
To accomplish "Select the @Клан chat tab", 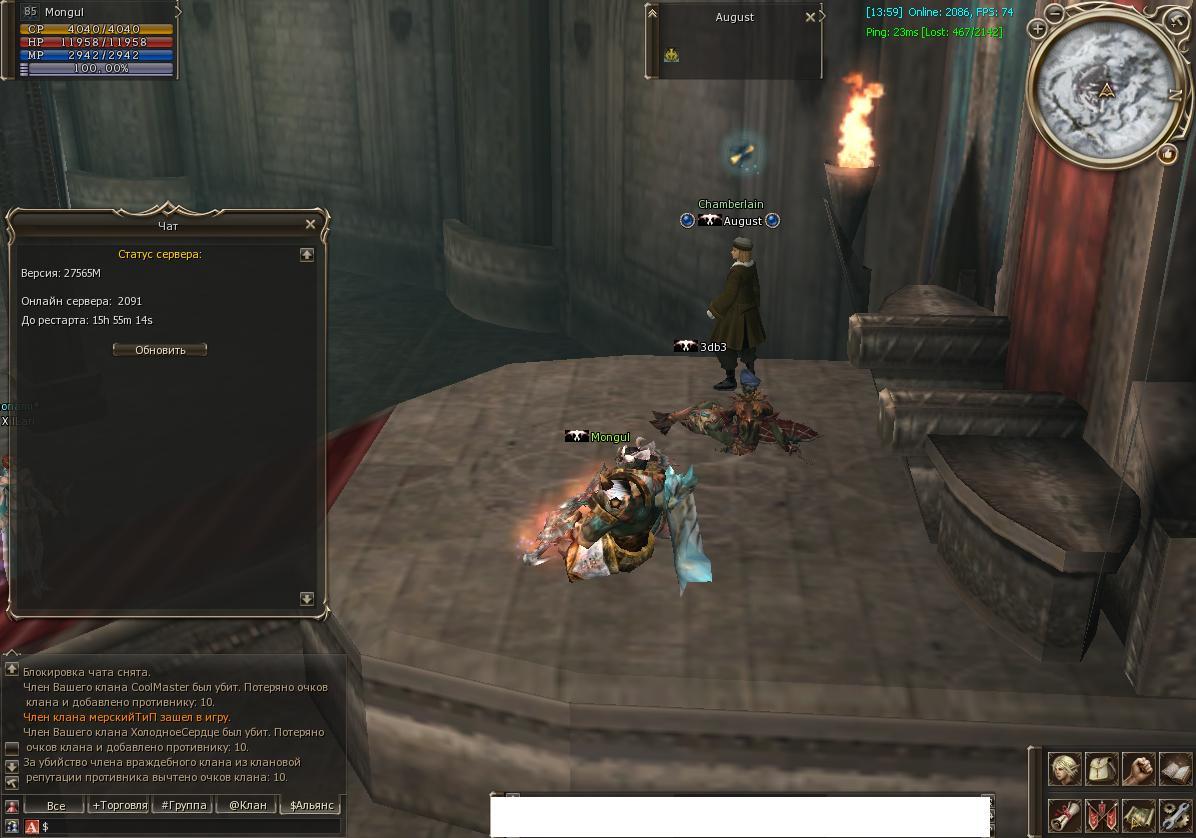I will (247, 805).
